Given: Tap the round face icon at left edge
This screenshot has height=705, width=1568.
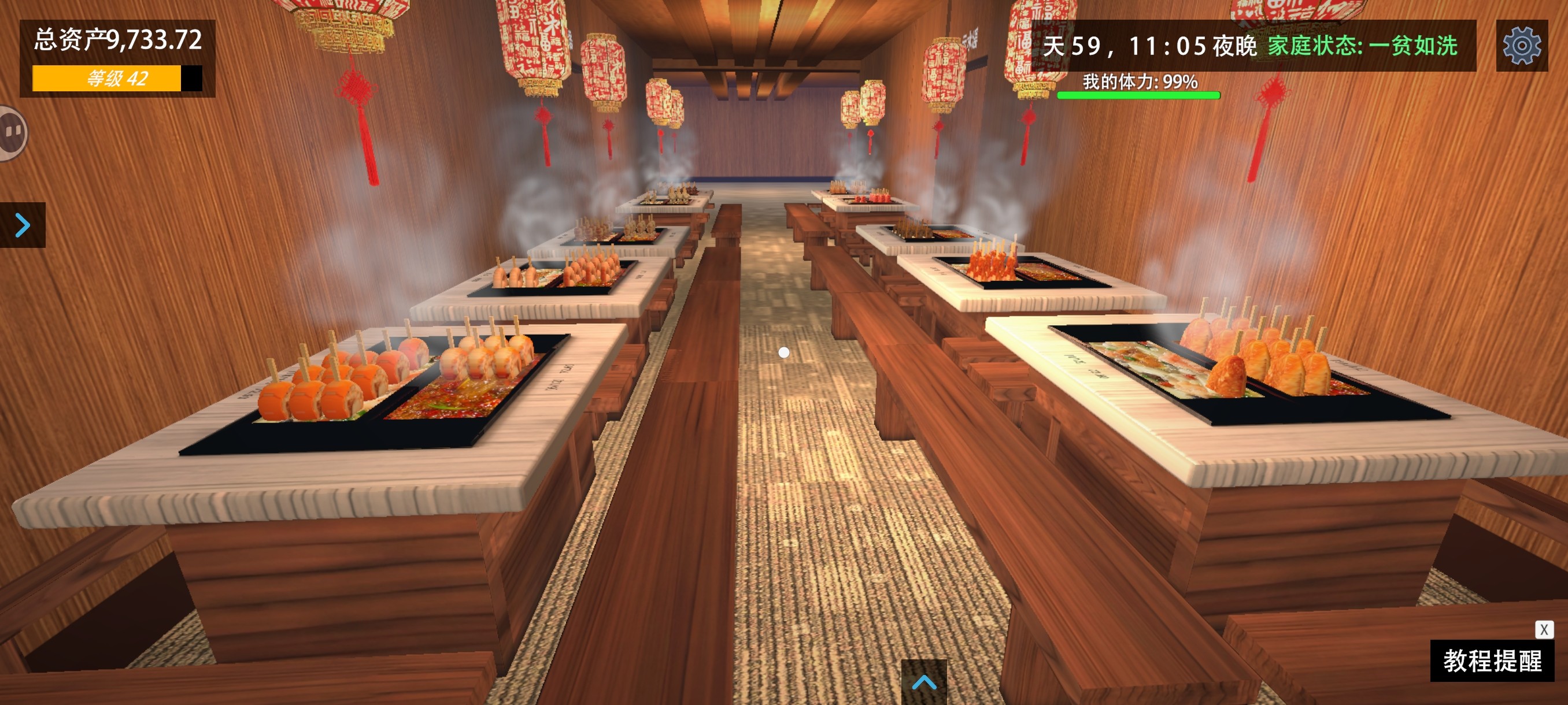Looking at the screenshot, I should point(12,132).
